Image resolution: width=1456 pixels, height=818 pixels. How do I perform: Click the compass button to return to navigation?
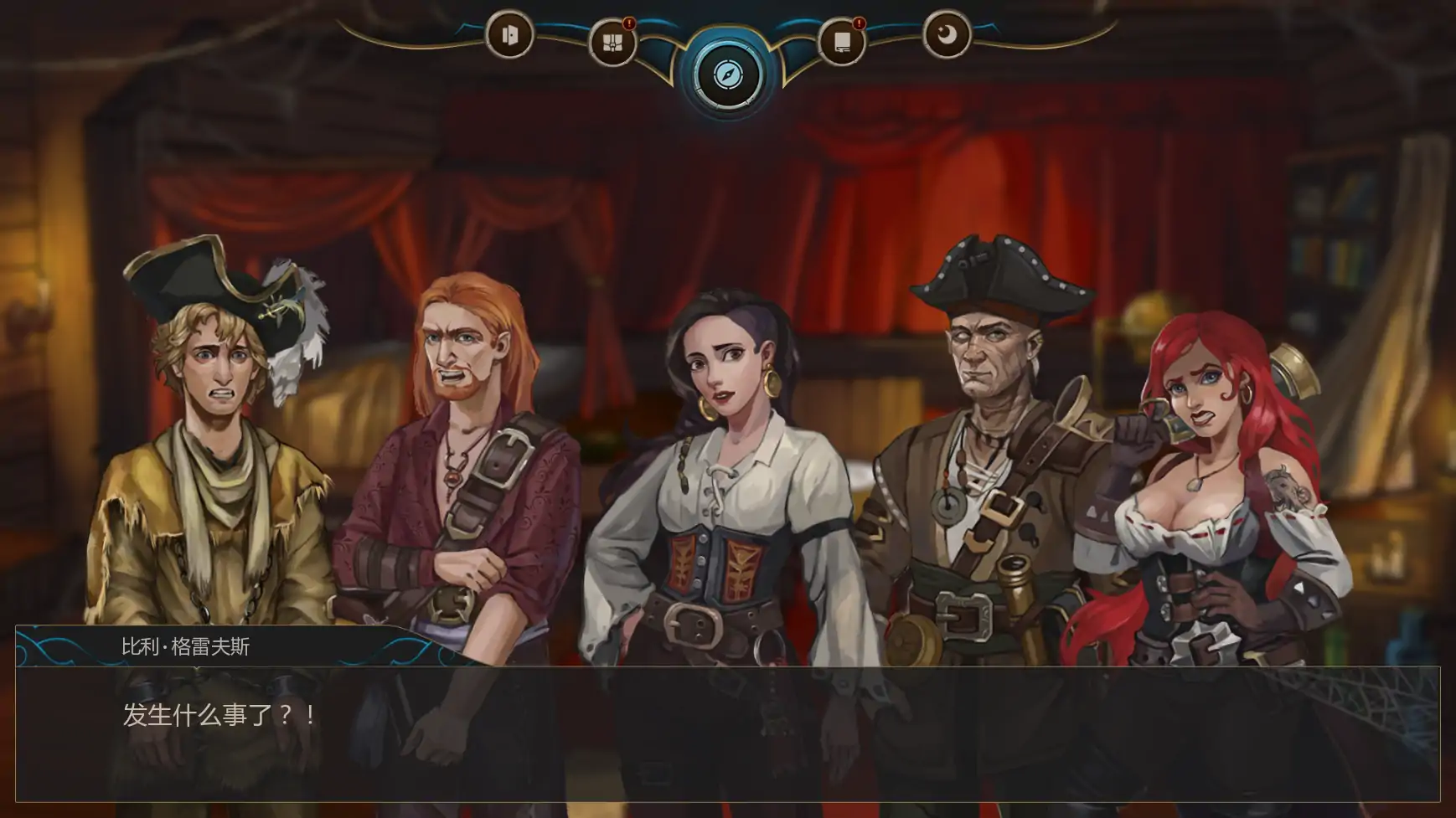click(x=727, y=75)
